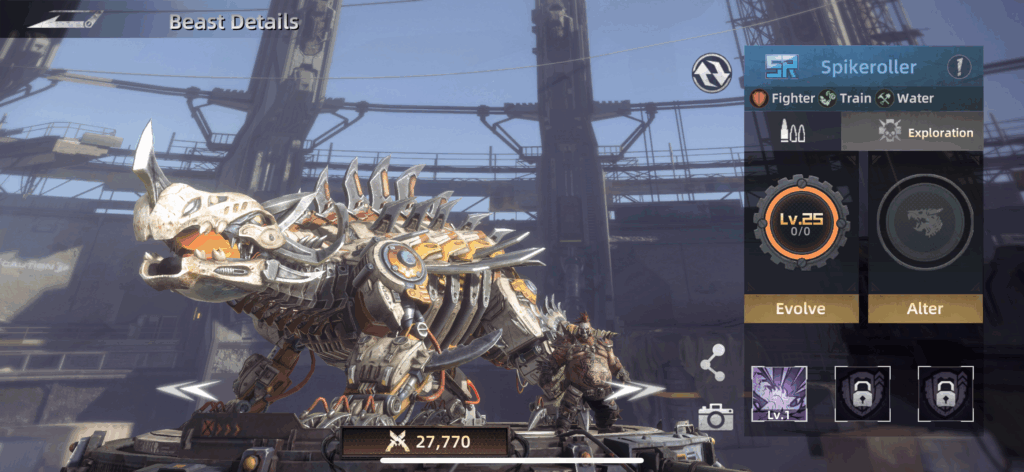Activate the camera photo mode icon
This screenshot has height=472, width=1024.
(715, 418)
